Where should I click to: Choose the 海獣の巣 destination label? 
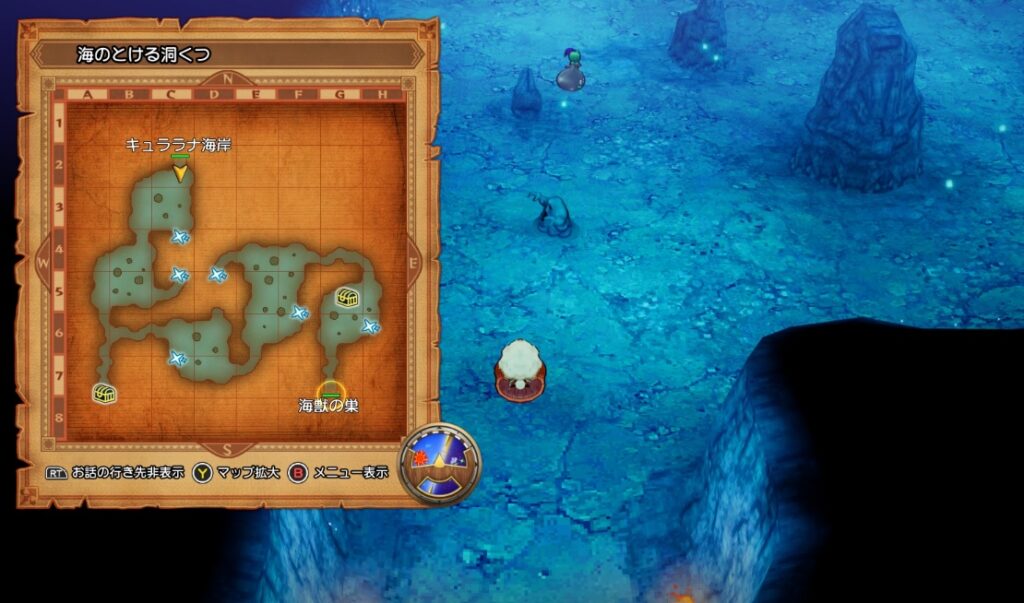pos(328,406)
